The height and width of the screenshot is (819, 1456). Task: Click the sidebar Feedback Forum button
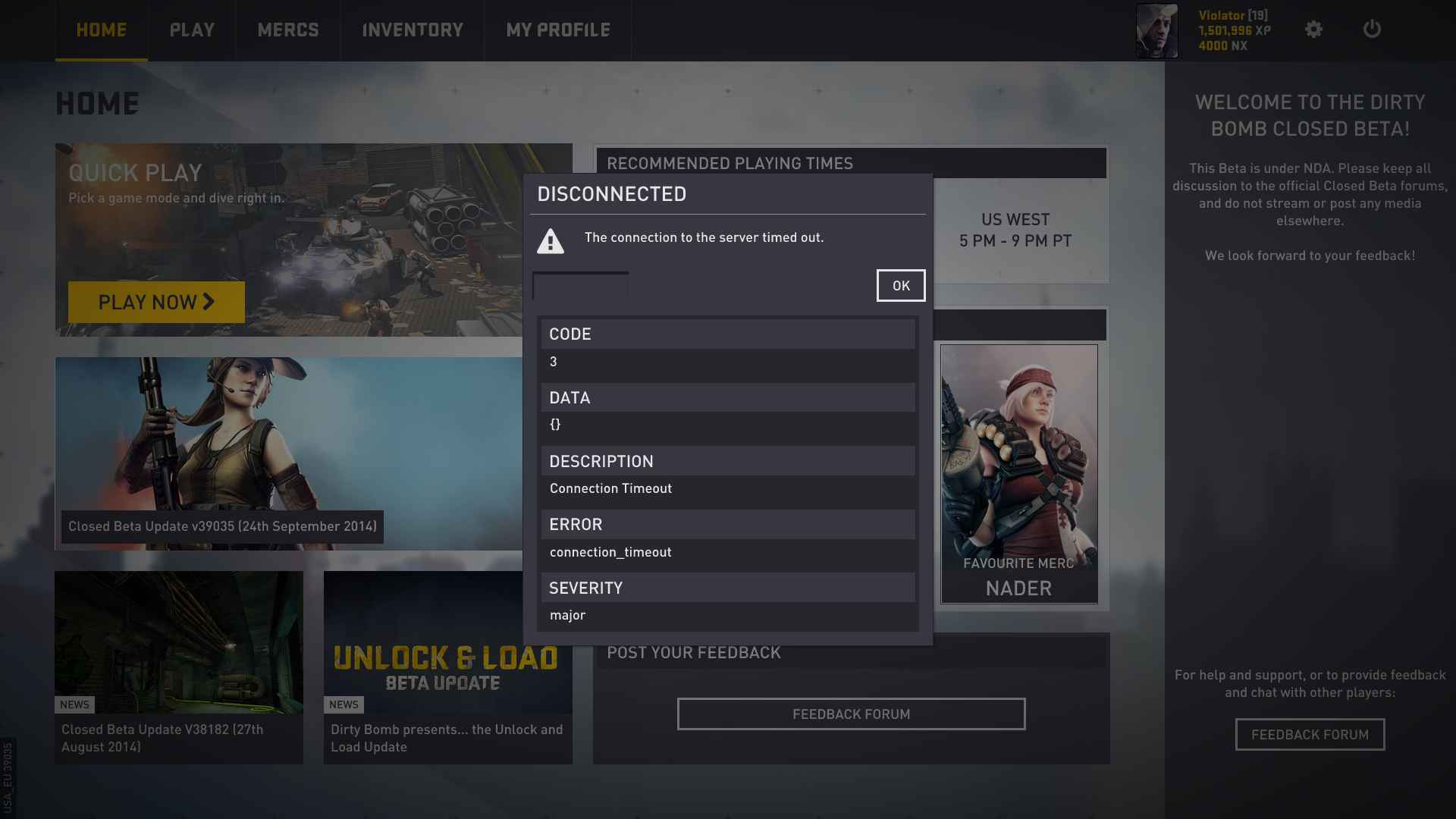tap(1310, 735)
